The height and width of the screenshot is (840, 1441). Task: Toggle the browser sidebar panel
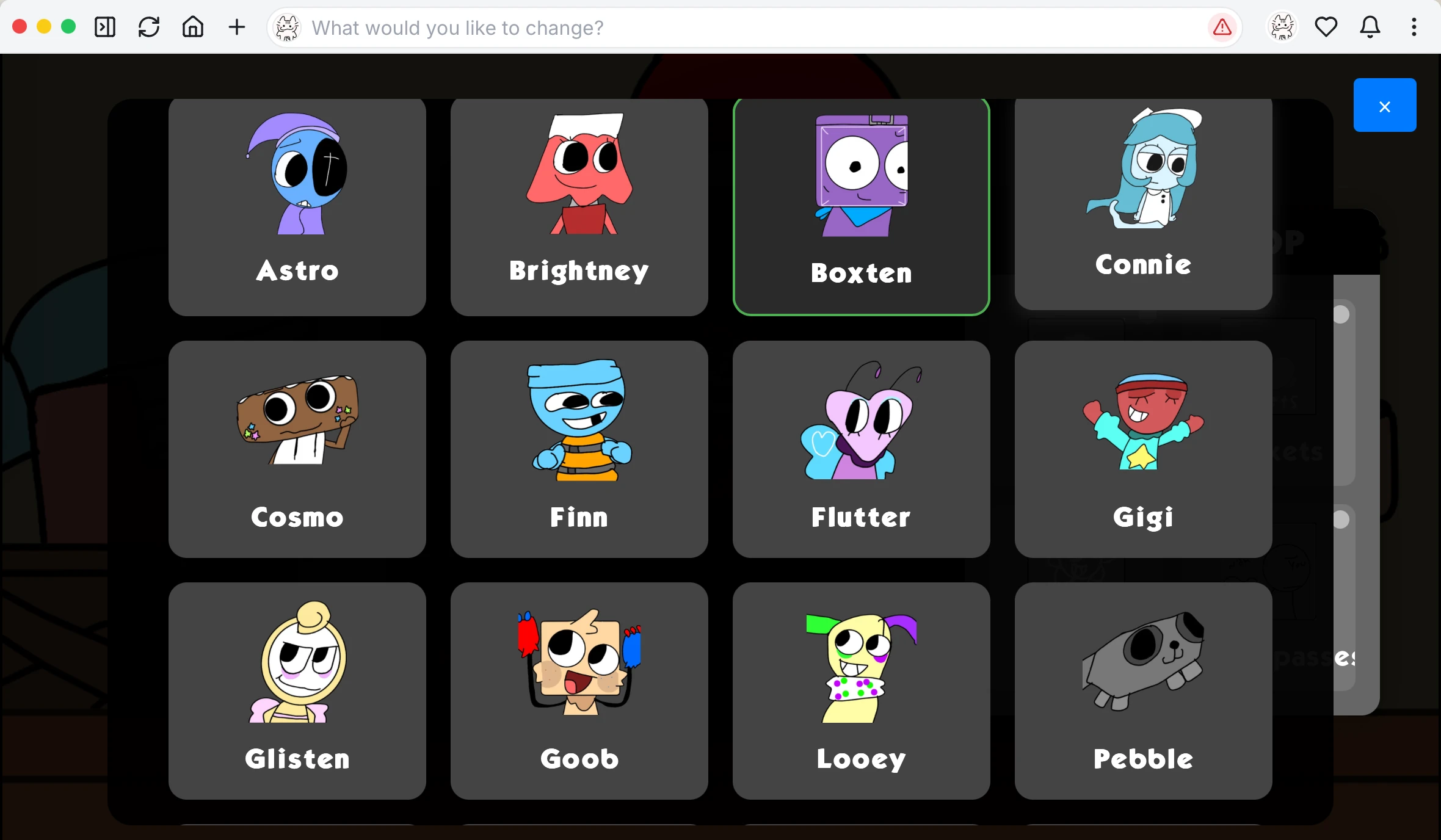click(x=104, y=27)
